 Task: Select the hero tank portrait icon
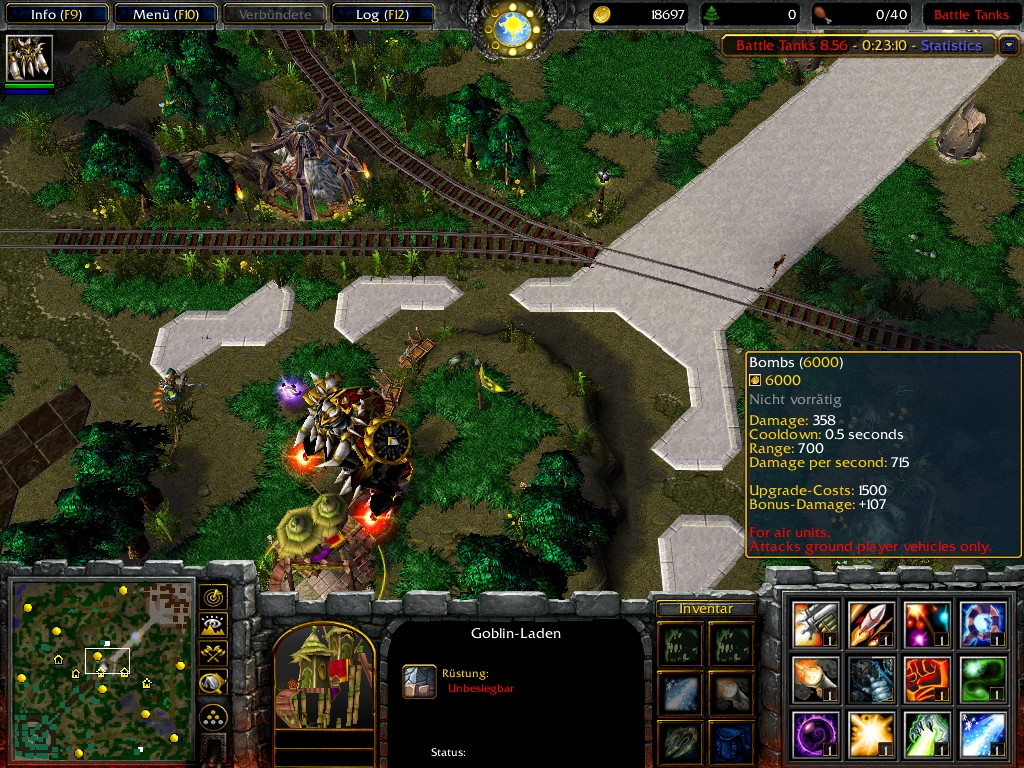point(29,59)
